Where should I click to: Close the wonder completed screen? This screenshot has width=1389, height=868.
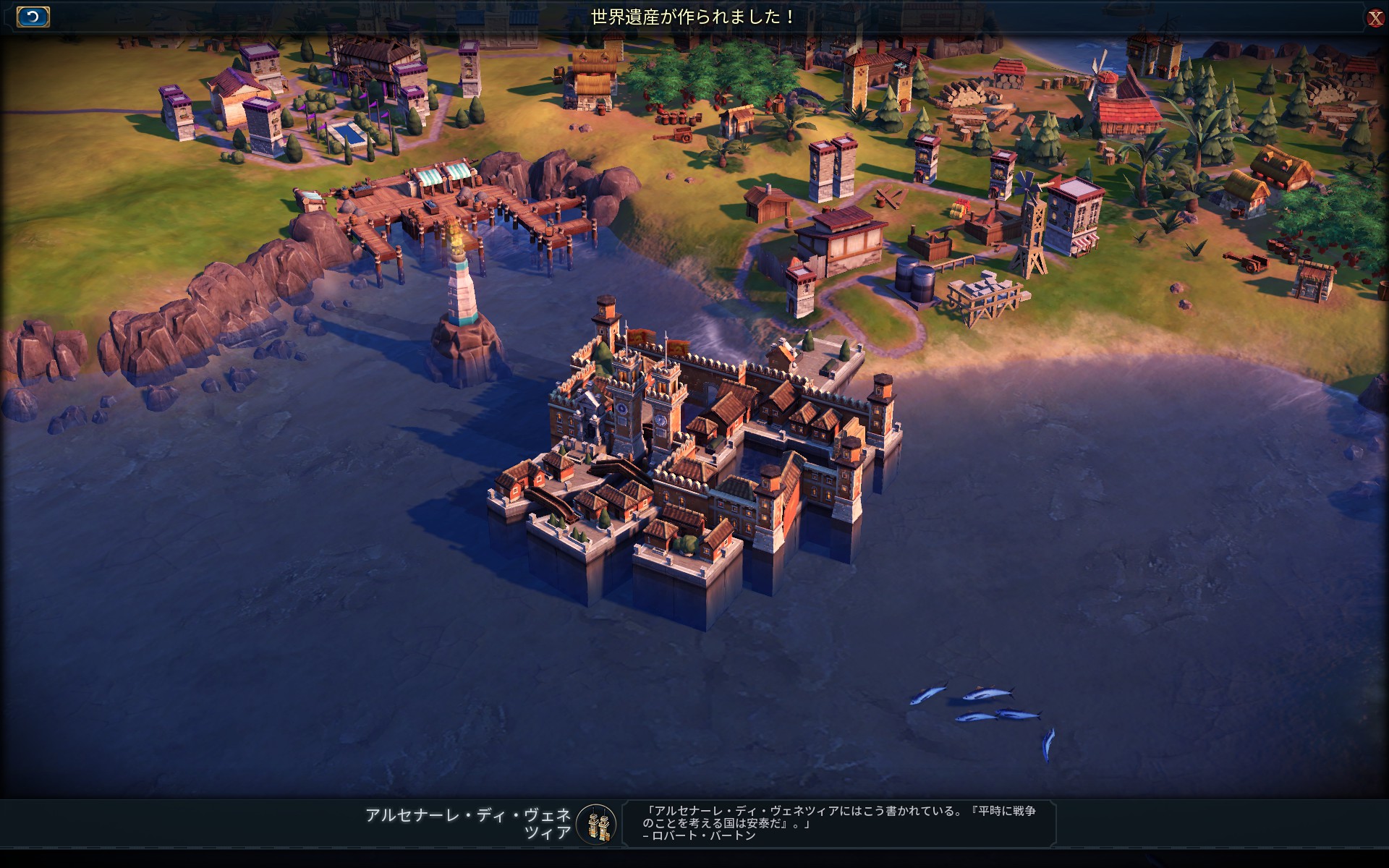tap(1375, 18)
